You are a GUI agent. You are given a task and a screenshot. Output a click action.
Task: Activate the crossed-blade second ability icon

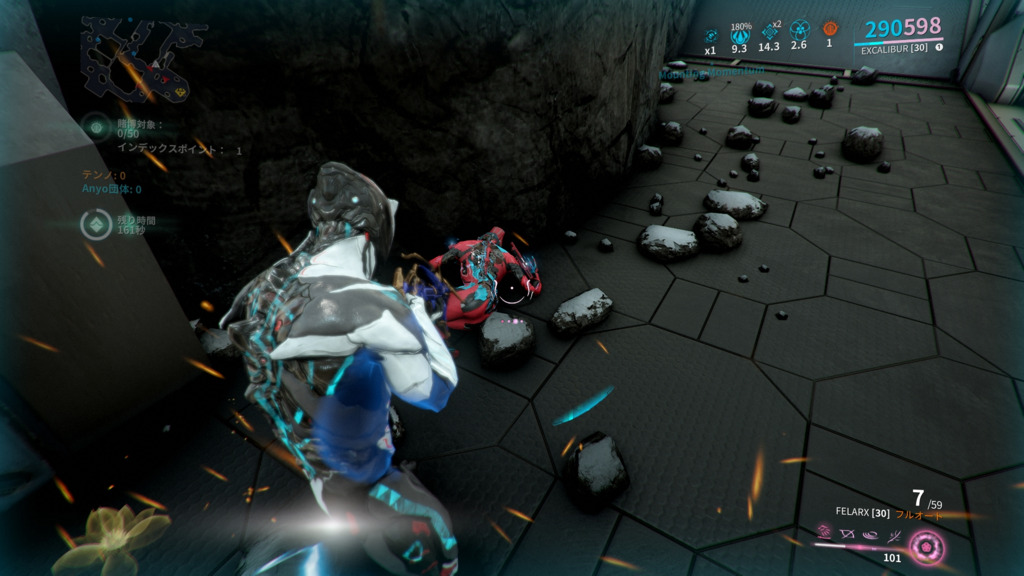coord(848,534)
